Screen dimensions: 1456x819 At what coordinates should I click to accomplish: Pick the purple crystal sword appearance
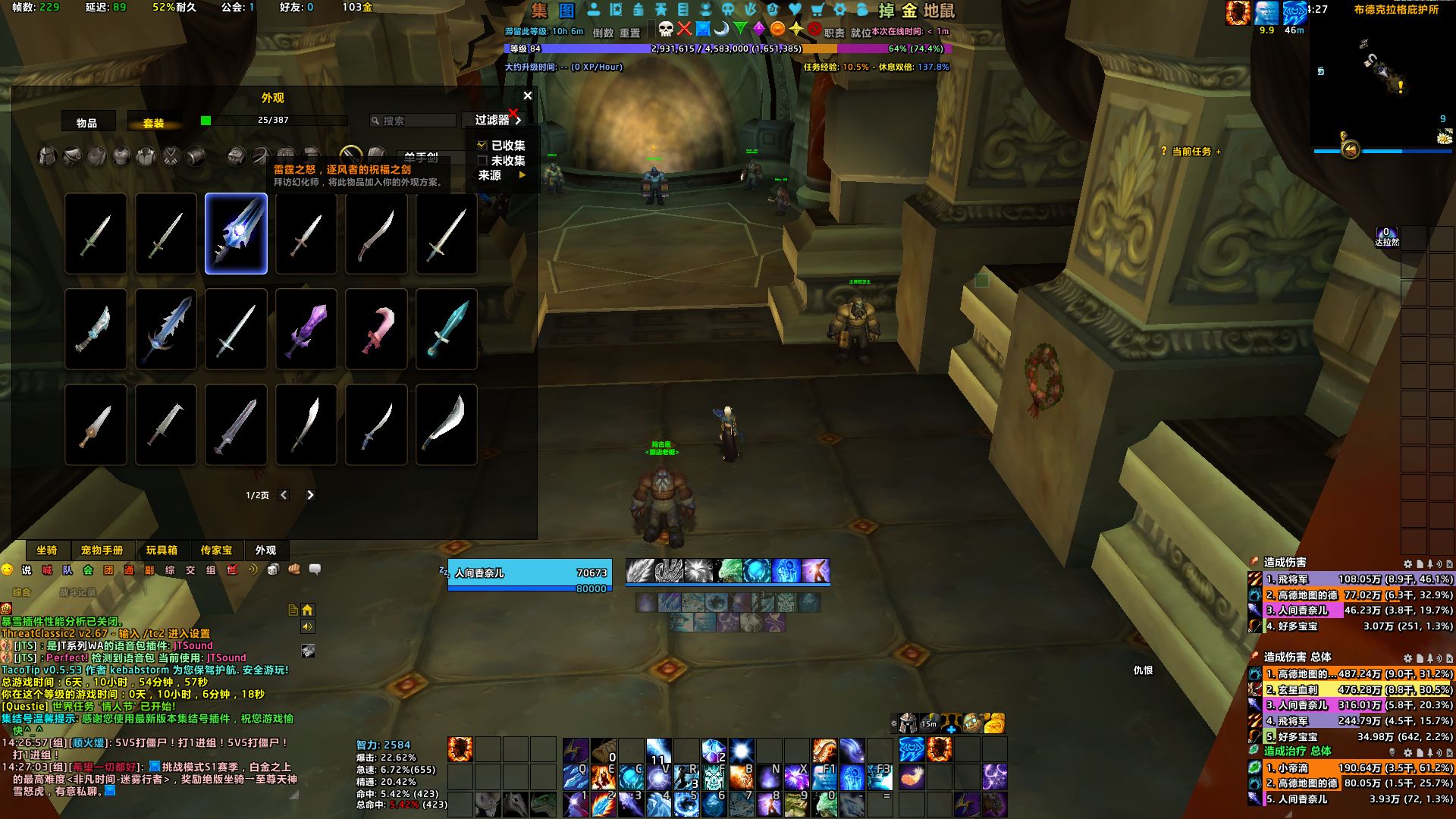(x=306, y=329)
